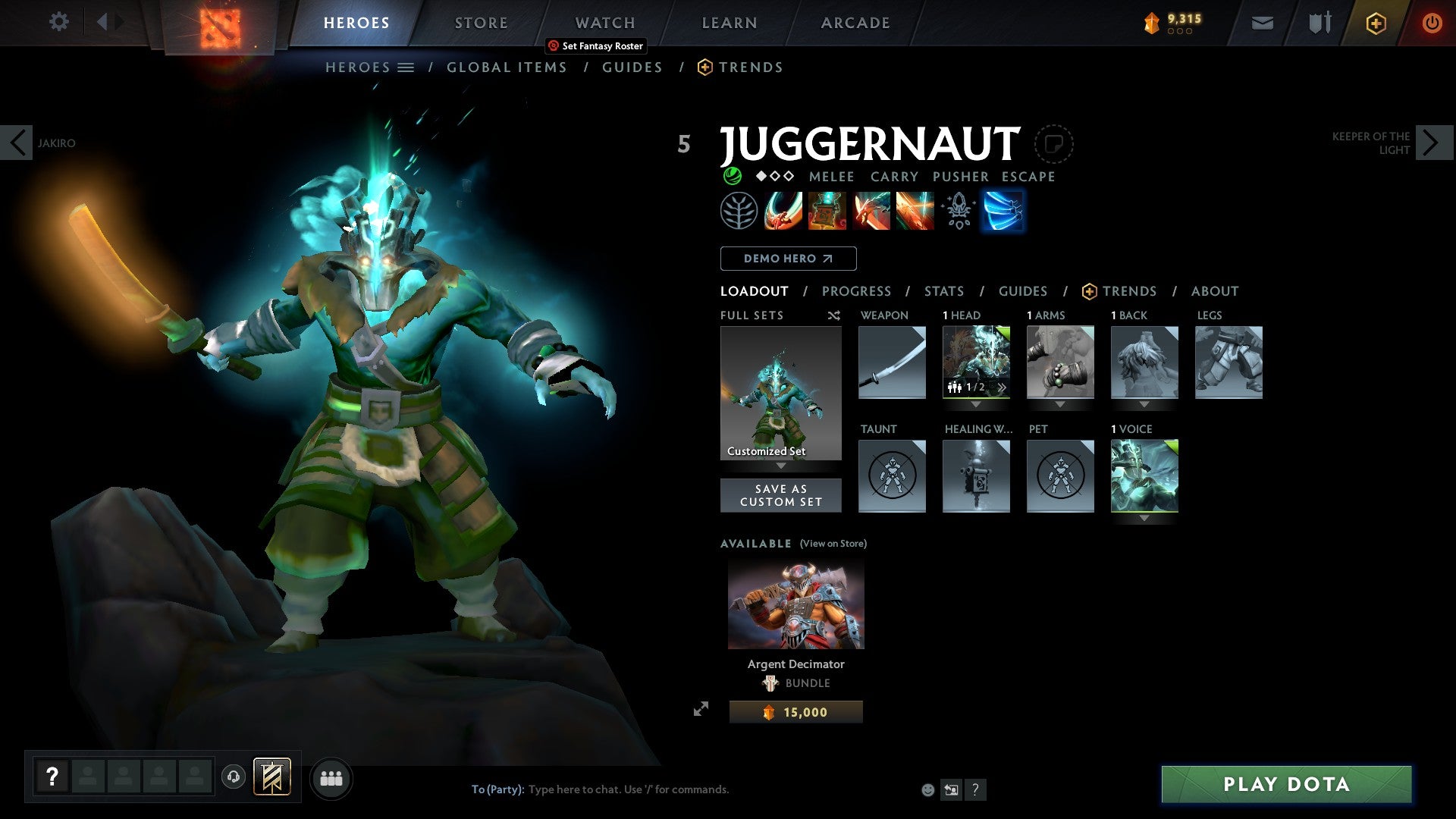The image size is (1456, 819).
Task: Click SAVE AS CUSTOM SET
Action: coord(780,495)
